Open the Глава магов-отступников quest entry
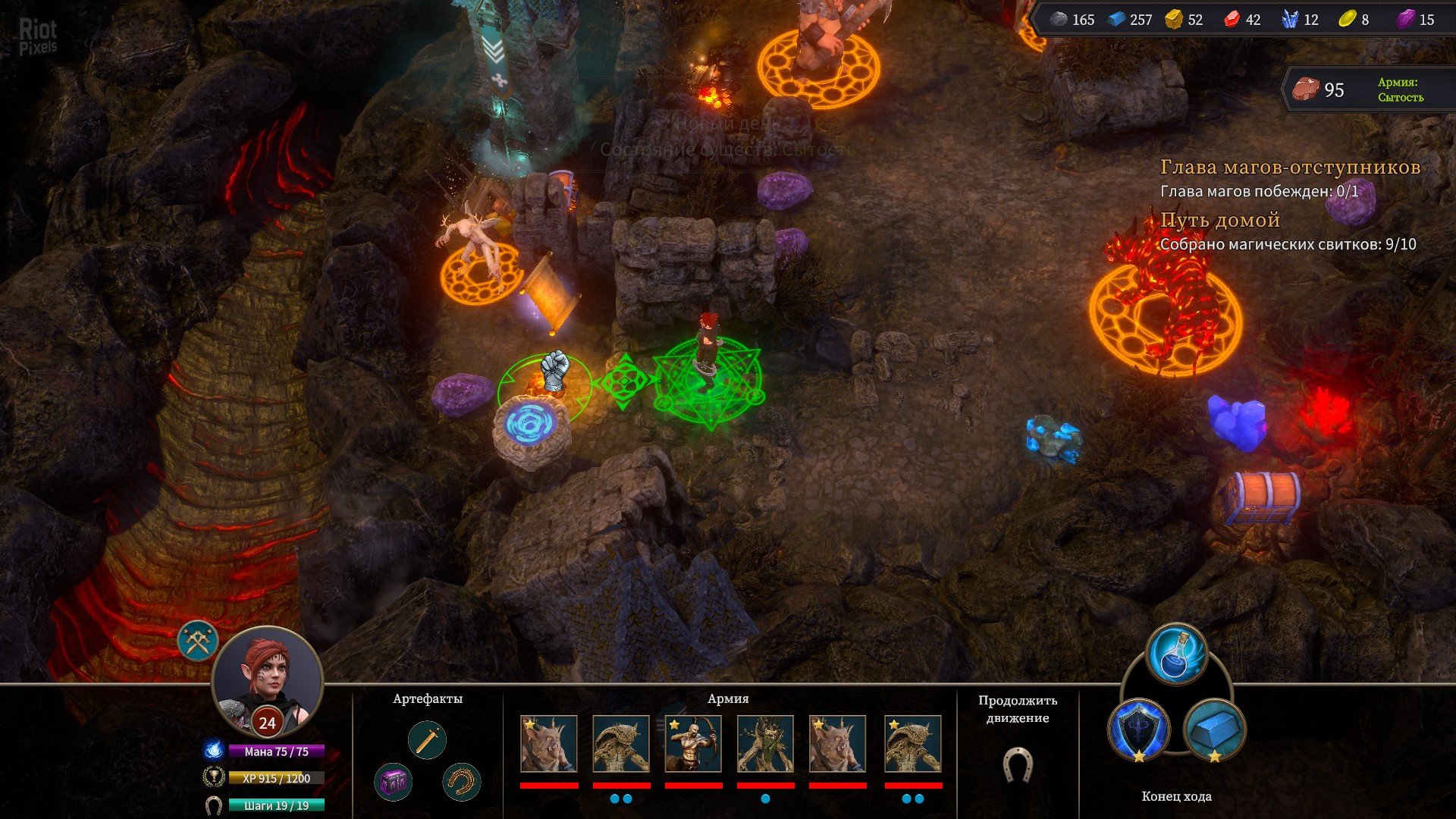This screenshot has width=1456, height=819. coord(1290,168)
